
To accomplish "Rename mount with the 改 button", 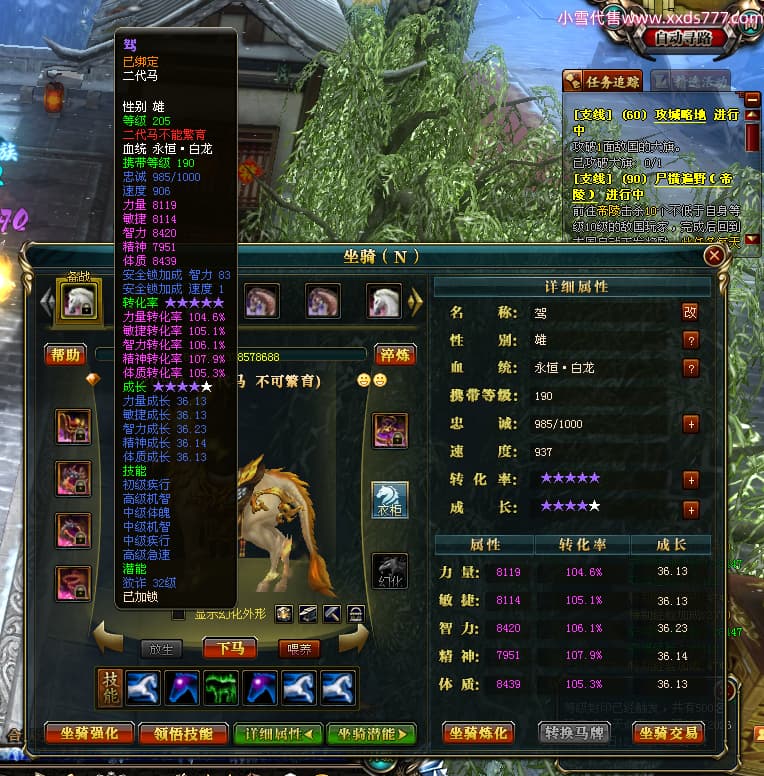I will 690,312.
